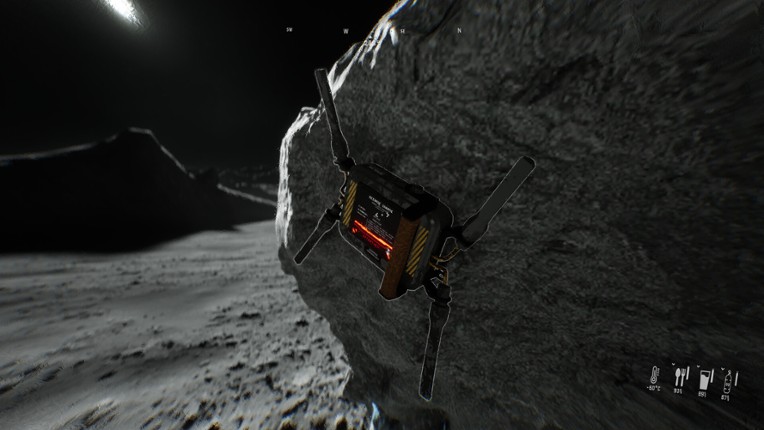Screen dimensions: 764x430
Task: Click the W marker on the compass
Action: [345, 31]
